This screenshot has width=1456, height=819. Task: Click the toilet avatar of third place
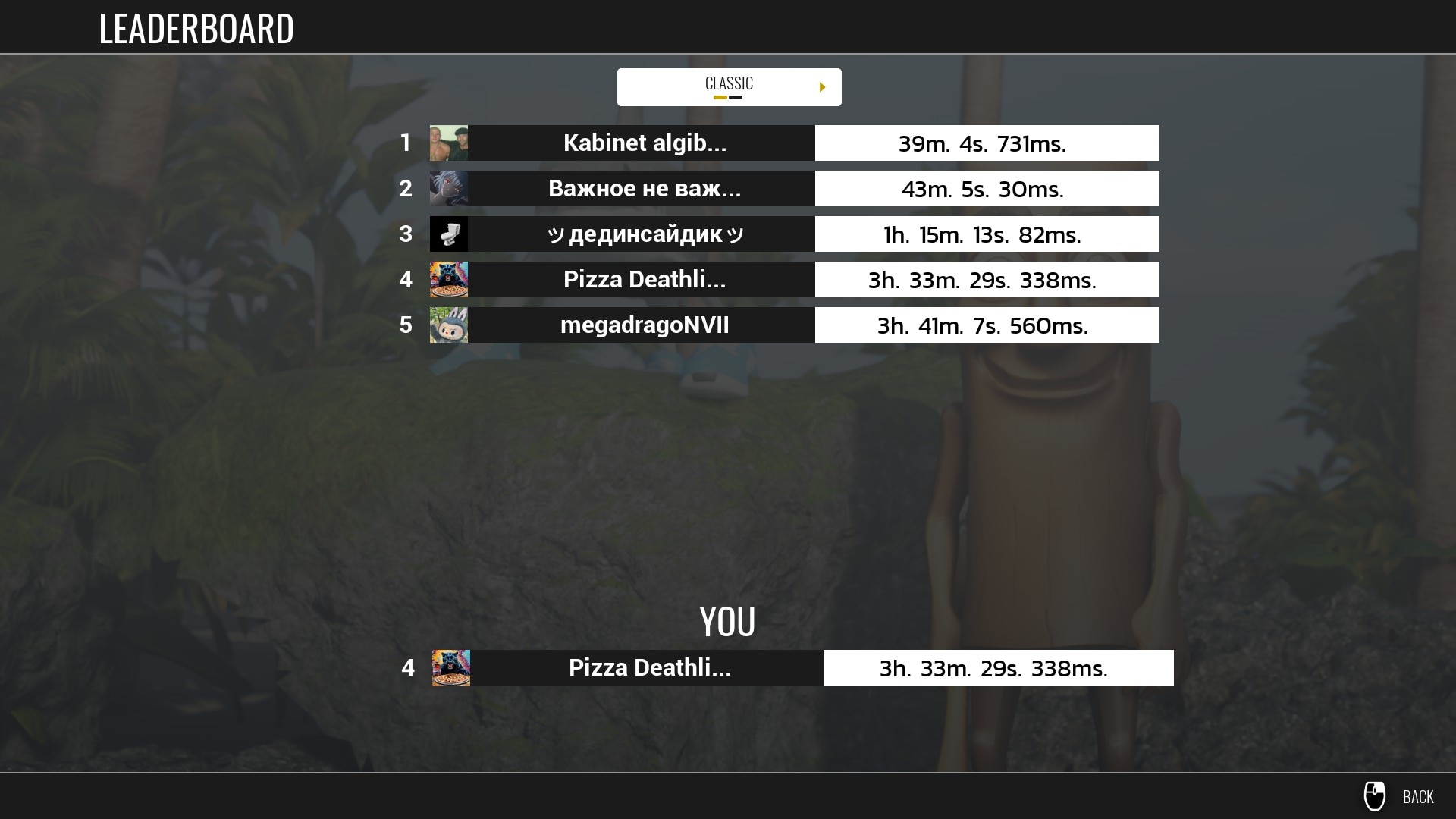(449, 234)
